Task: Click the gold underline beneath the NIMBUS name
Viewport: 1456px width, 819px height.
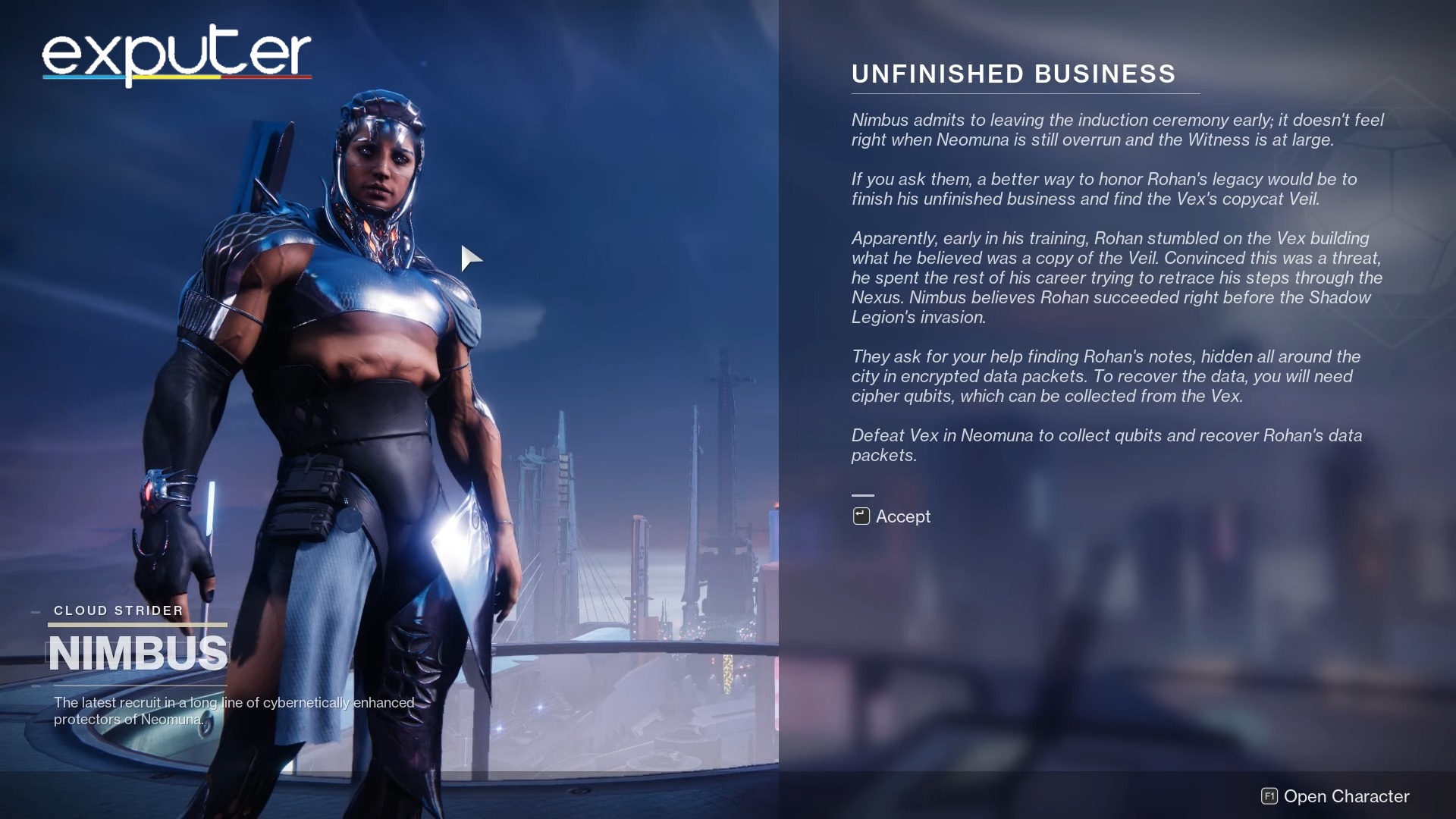Action: coord(136,623)
